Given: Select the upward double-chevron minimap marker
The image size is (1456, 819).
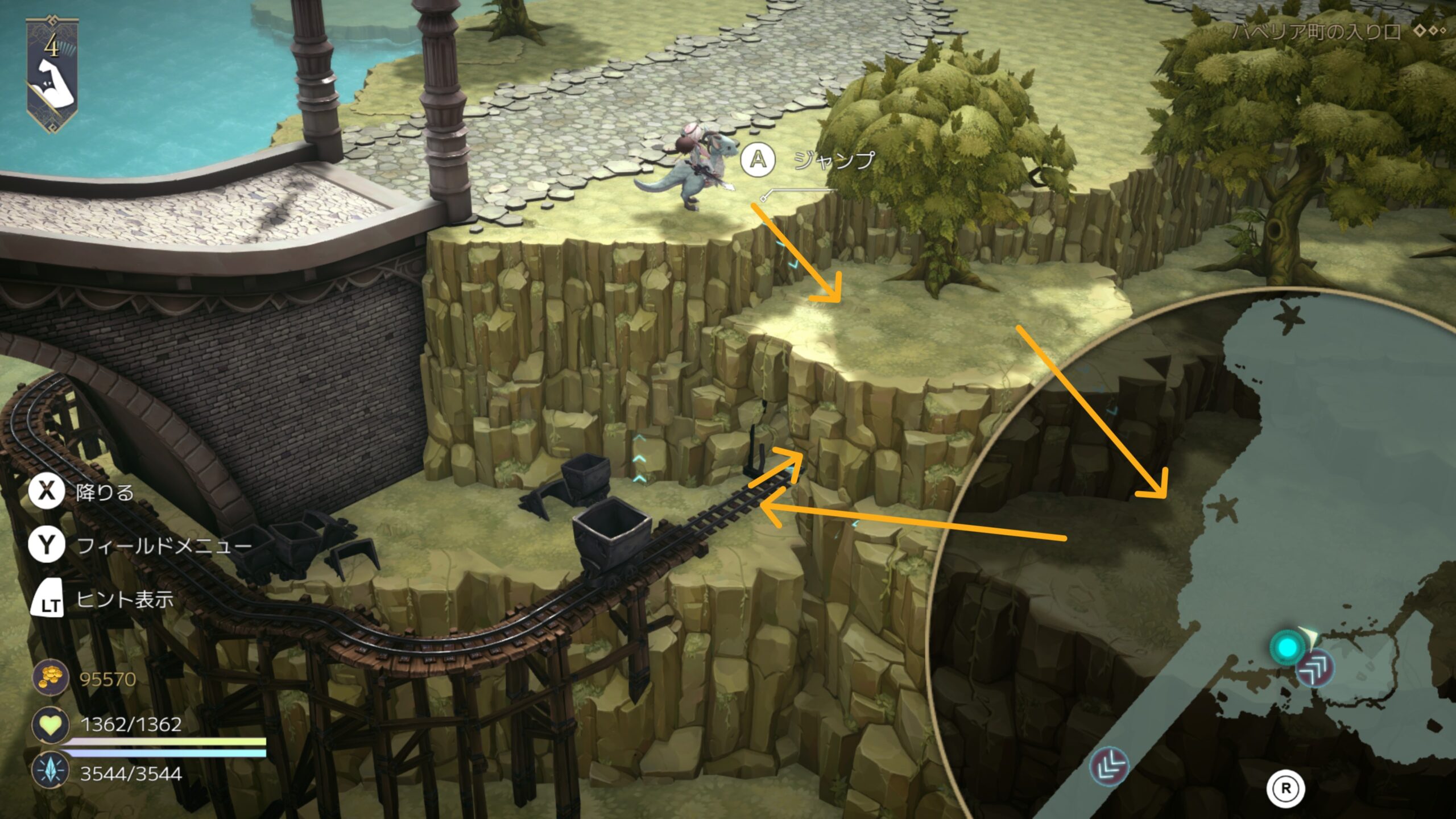Looking at the screenshot, I should point(1315,667).
